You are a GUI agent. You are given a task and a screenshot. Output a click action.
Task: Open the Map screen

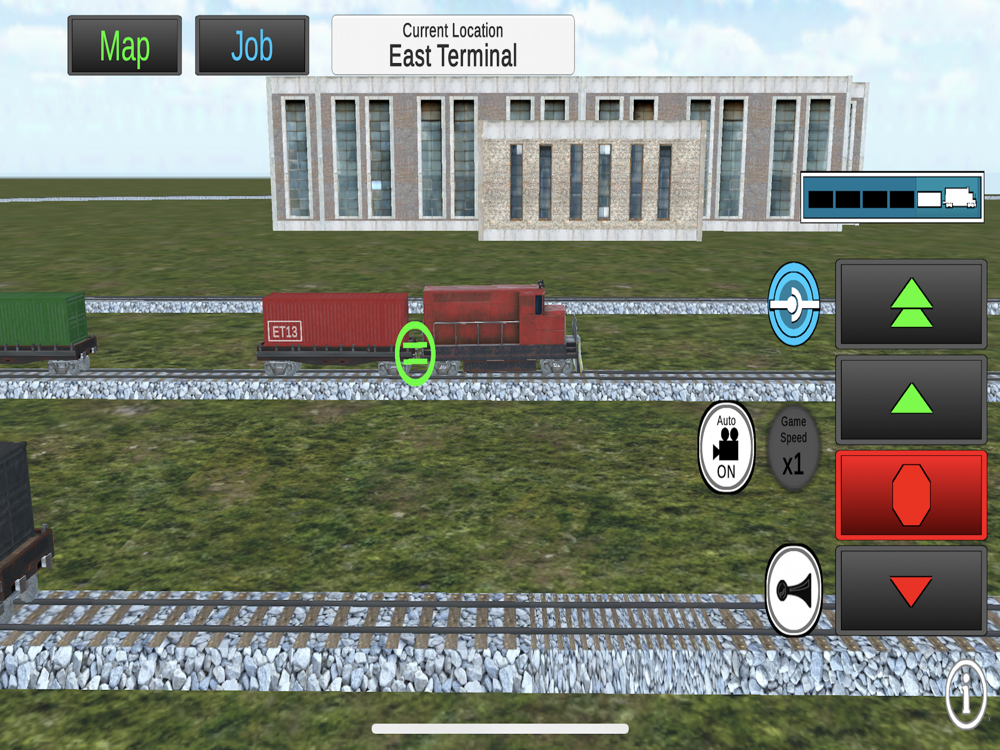click(x=125, y=46)
